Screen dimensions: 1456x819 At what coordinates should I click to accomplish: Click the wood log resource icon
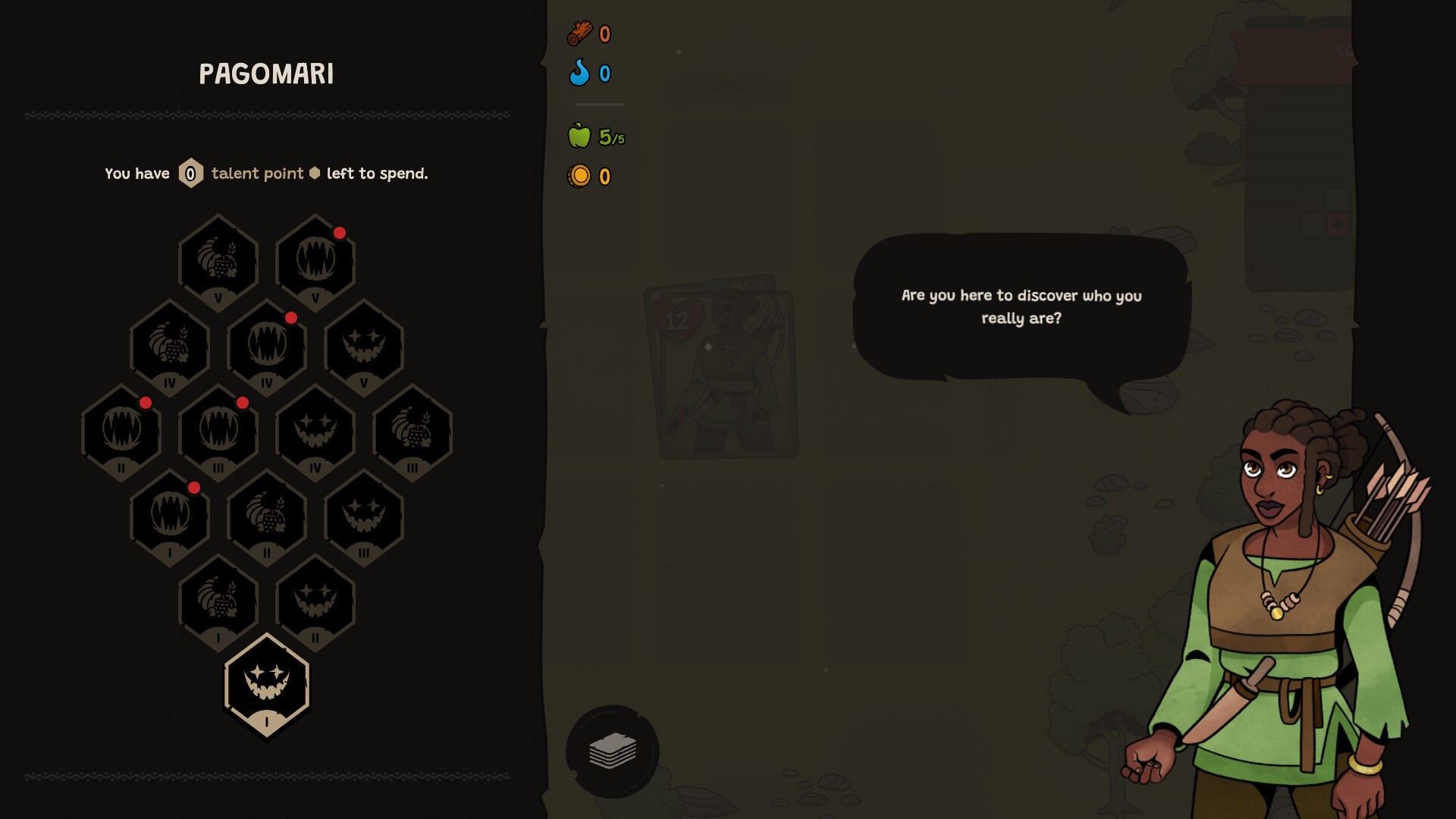point(580,33)
